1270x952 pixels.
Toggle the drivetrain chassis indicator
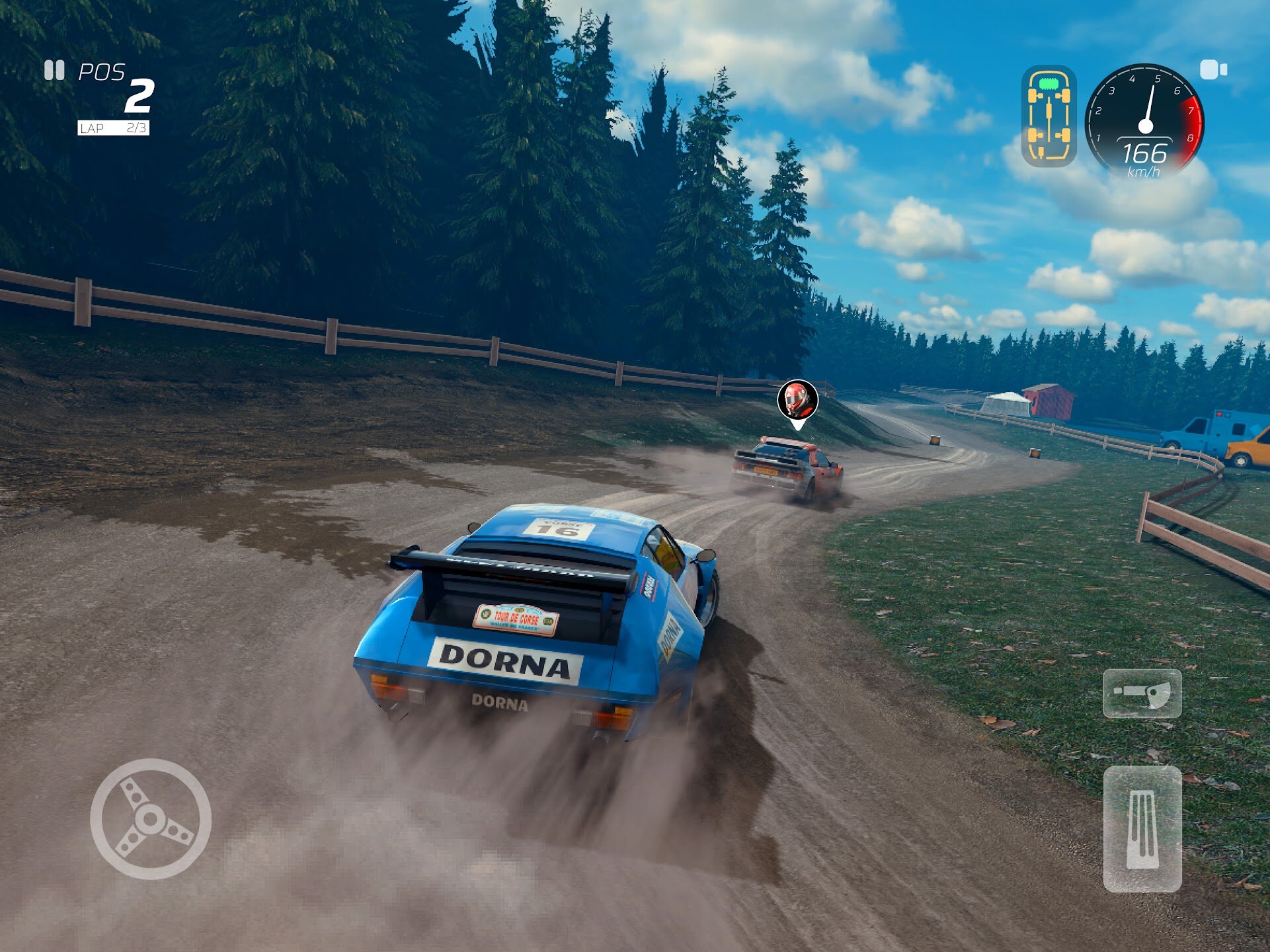(1049, 116)
